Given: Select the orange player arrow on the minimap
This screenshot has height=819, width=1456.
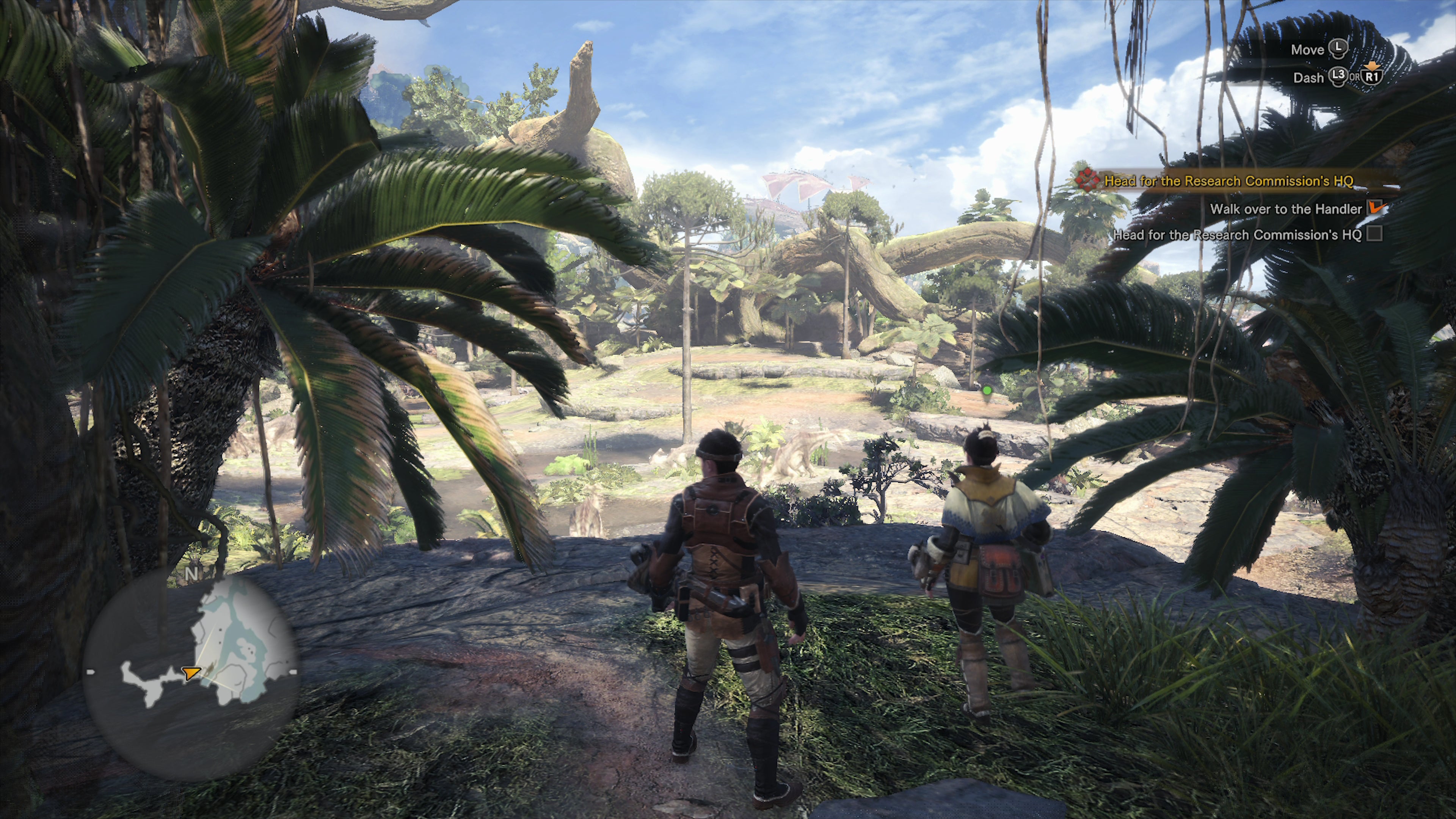Looking at the screenshot, I should (191, 673).
